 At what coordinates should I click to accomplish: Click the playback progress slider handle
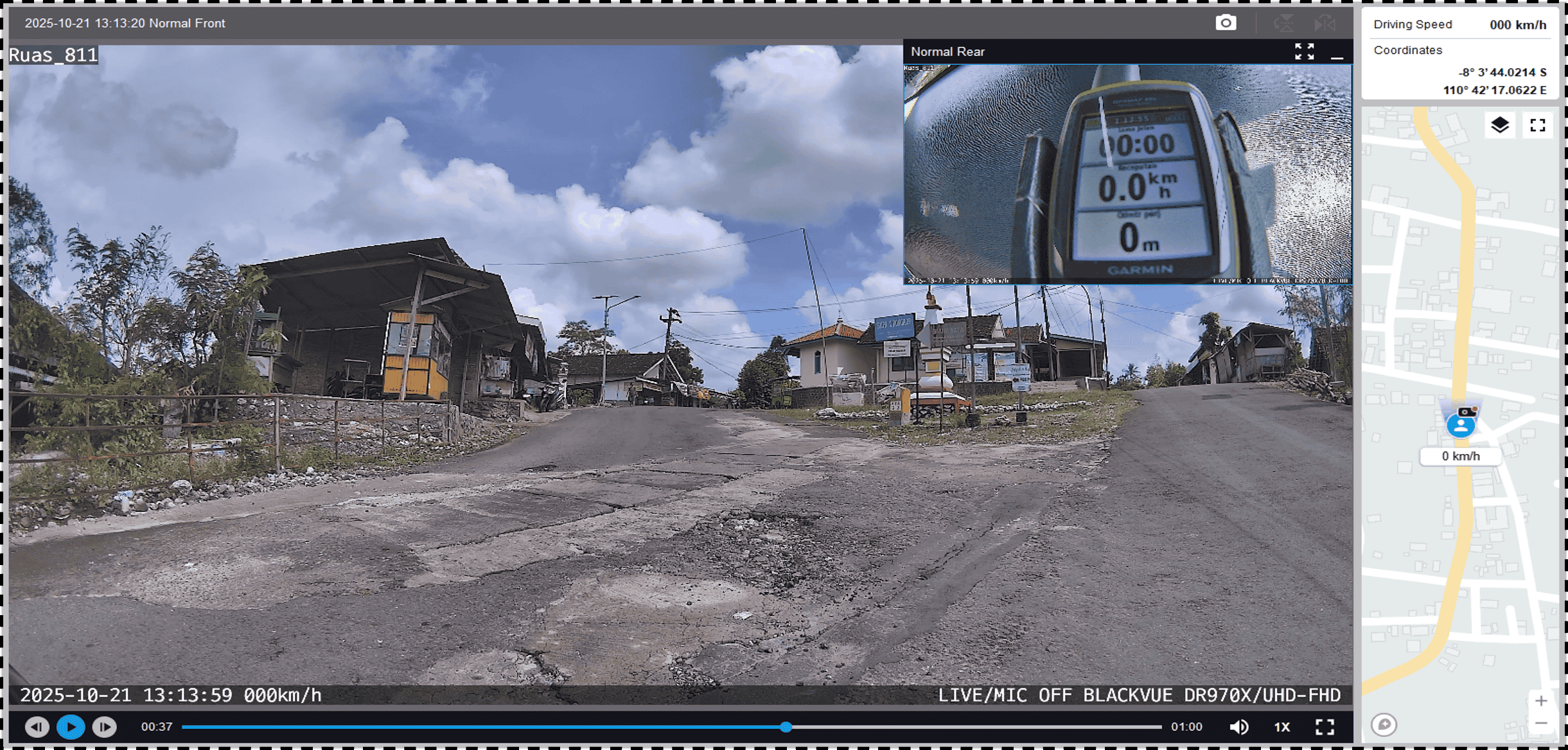coord(786,727)
